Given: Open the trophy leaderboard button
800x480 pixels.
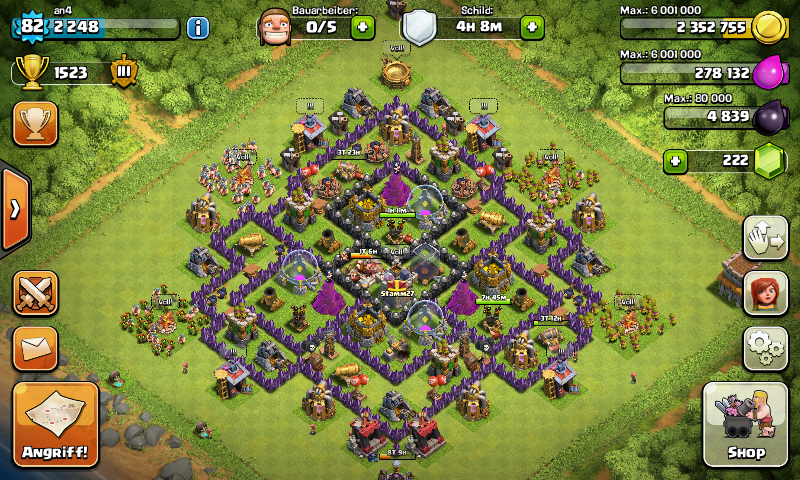Looking at the screenshot, I should point(35,122).
